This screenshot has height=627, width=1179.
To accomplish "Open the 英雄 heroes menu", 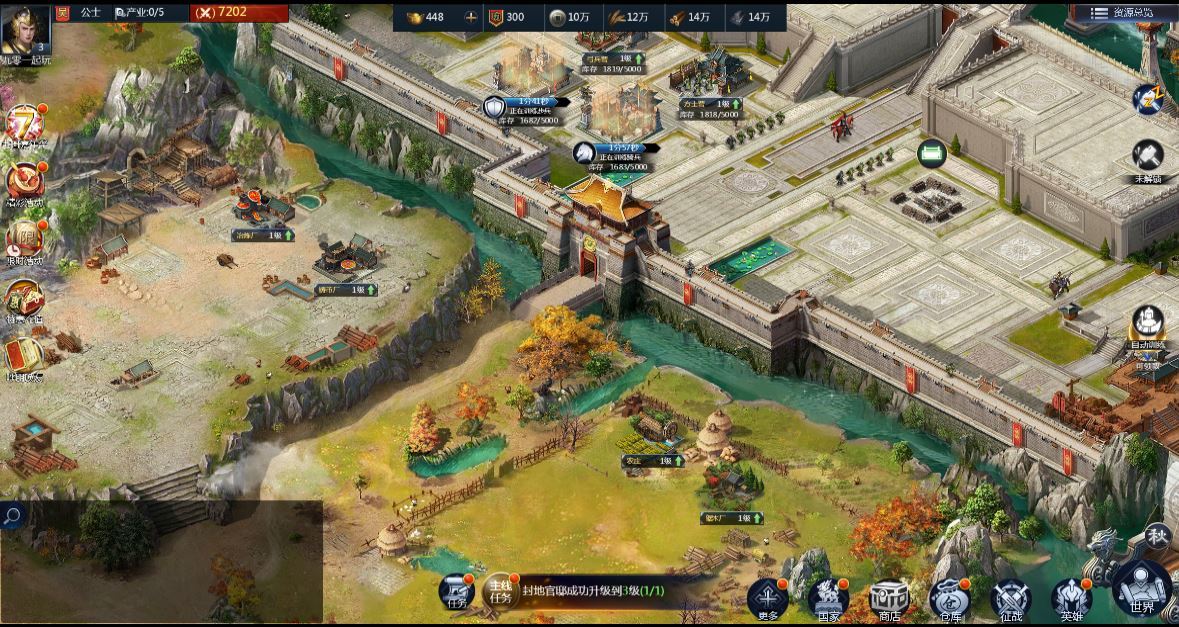I will pos(1071,598).
